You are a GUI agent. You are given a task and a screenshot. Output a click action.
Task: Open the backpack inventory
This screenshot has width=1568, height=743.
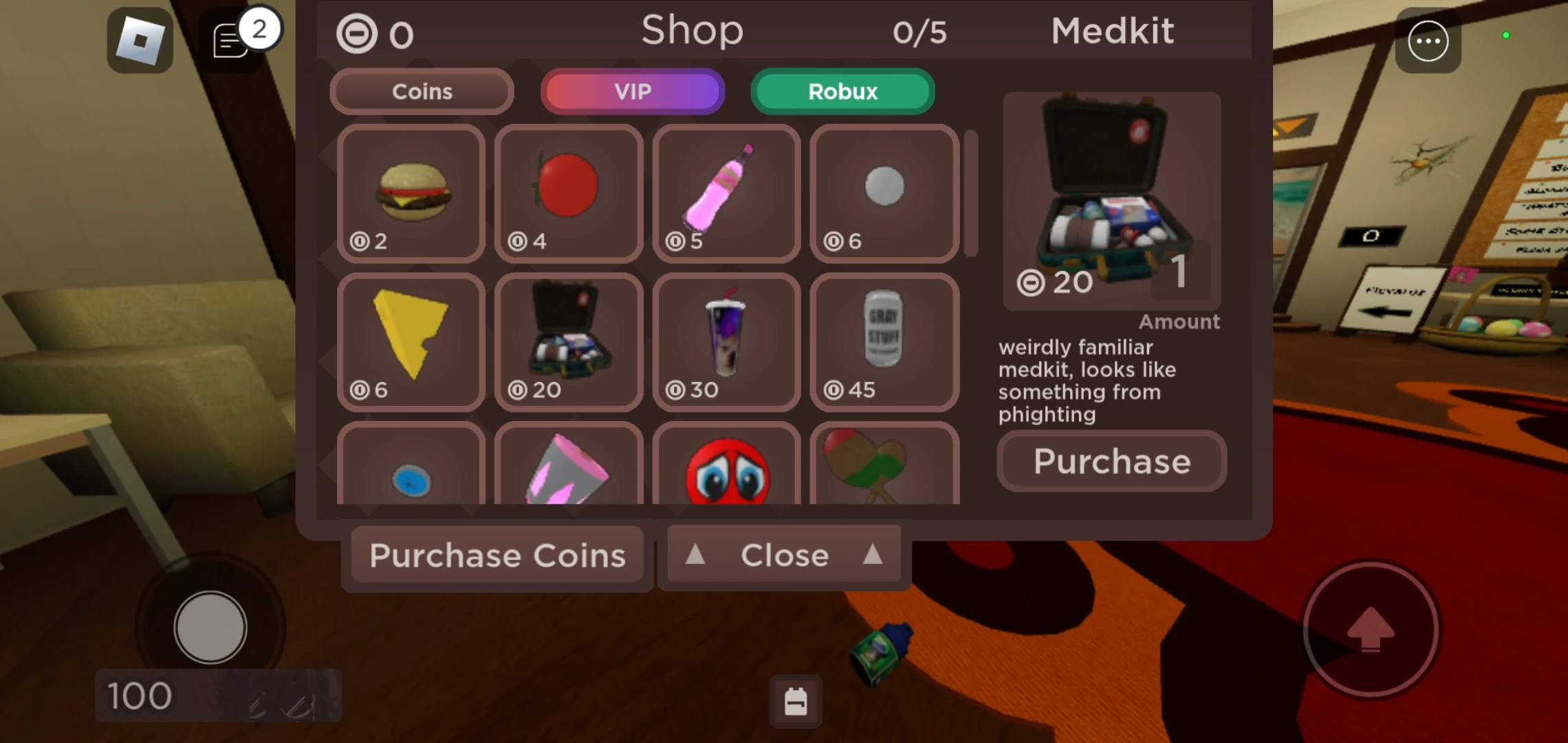click(795, 703)
